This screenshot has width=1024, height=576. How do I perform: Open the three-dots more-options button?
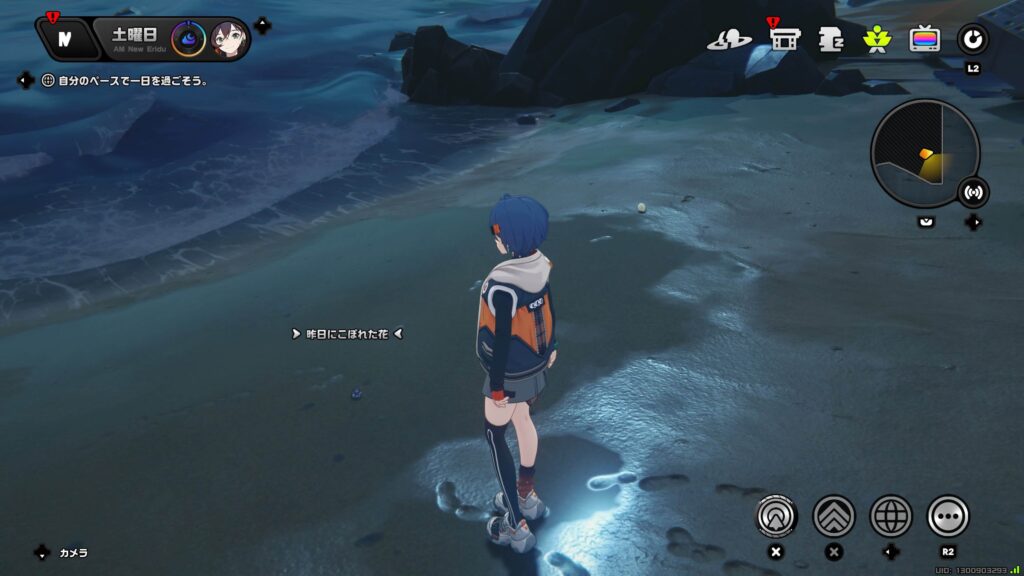[948, 516]
